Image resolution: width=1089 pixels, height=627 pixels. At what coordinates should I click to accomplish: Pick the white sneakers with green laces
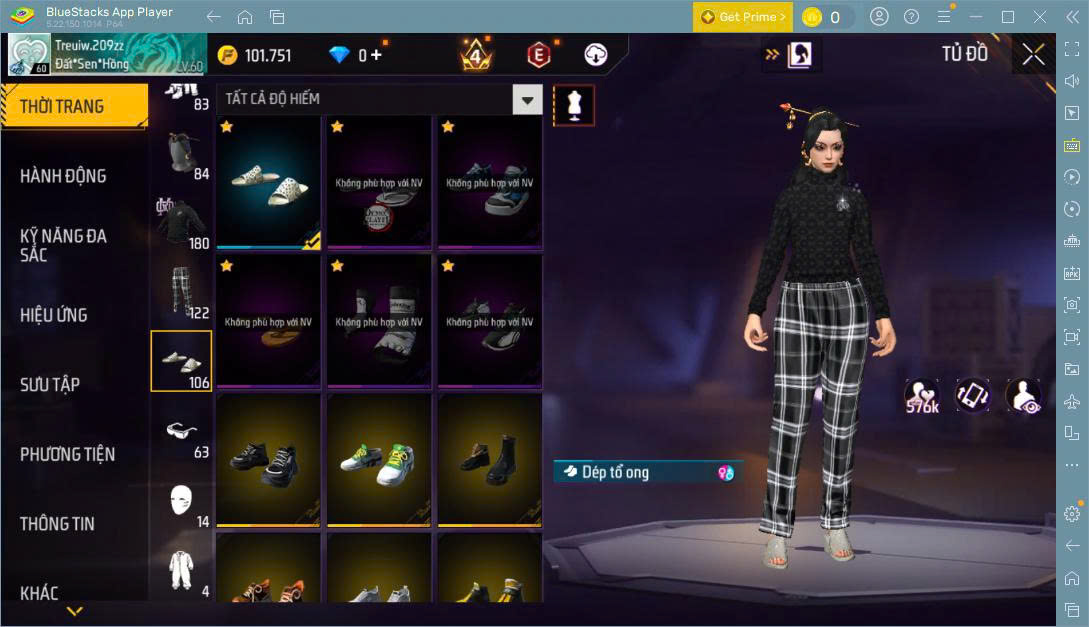pos(379,459)
